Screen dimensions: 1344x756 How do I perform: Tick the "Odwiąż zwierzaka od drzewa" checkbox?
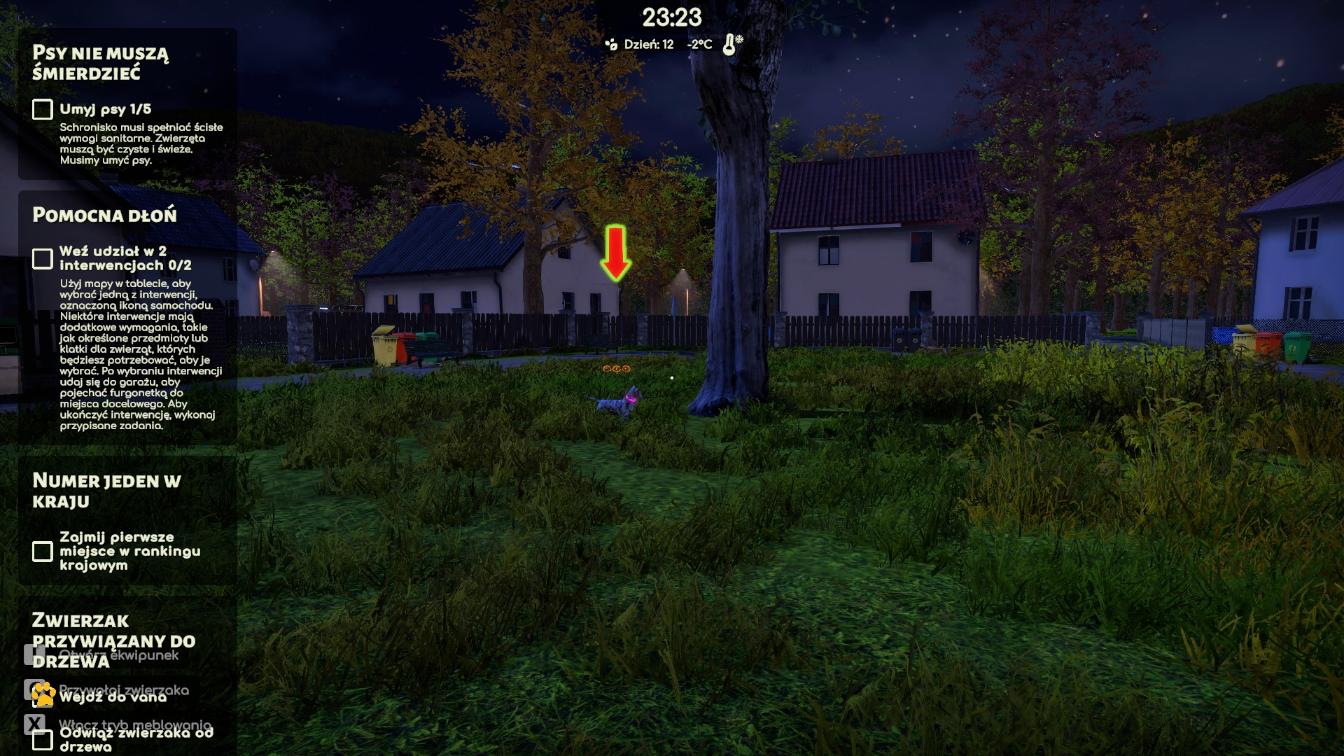(x=42, y=740)
